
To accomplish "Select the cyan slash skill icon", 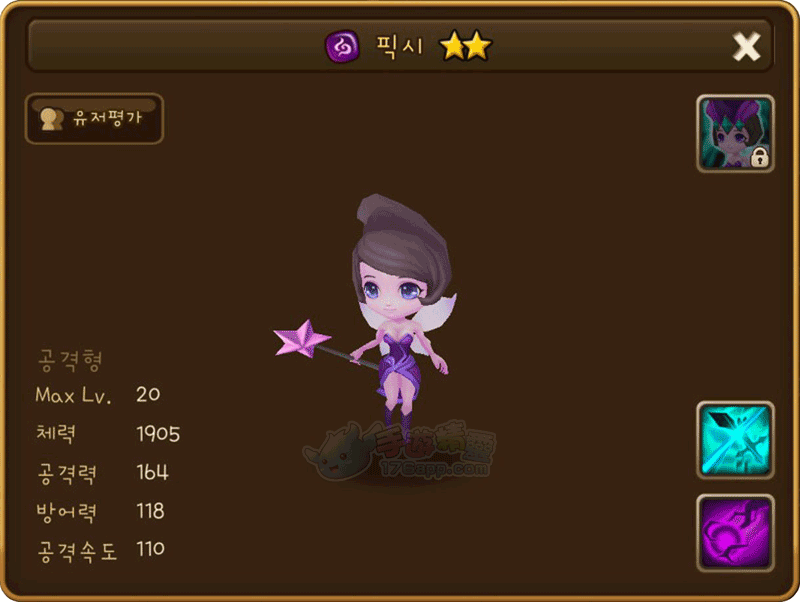I will pos(735,440).
